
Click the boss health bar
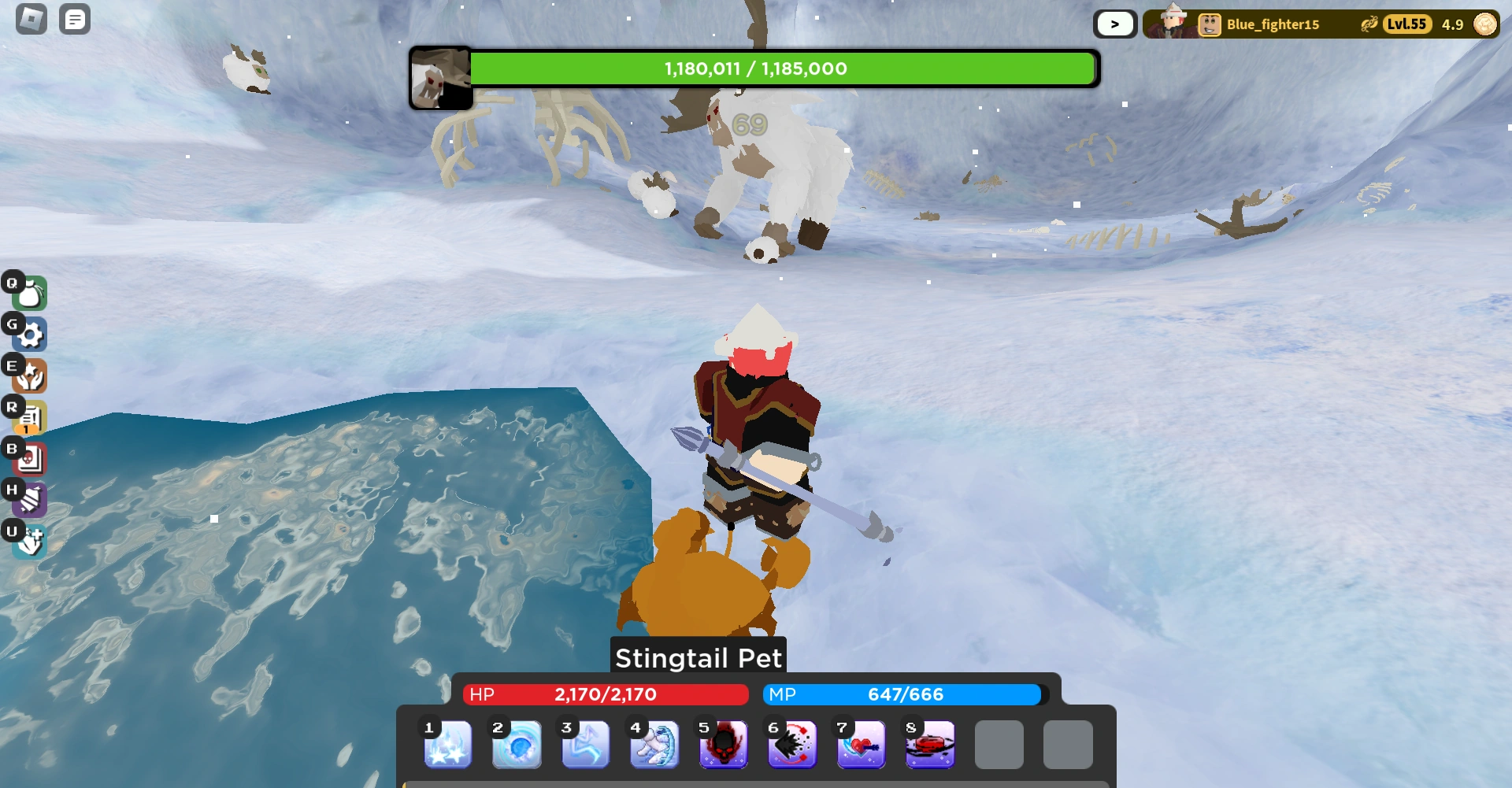click(x=784, y=68)
